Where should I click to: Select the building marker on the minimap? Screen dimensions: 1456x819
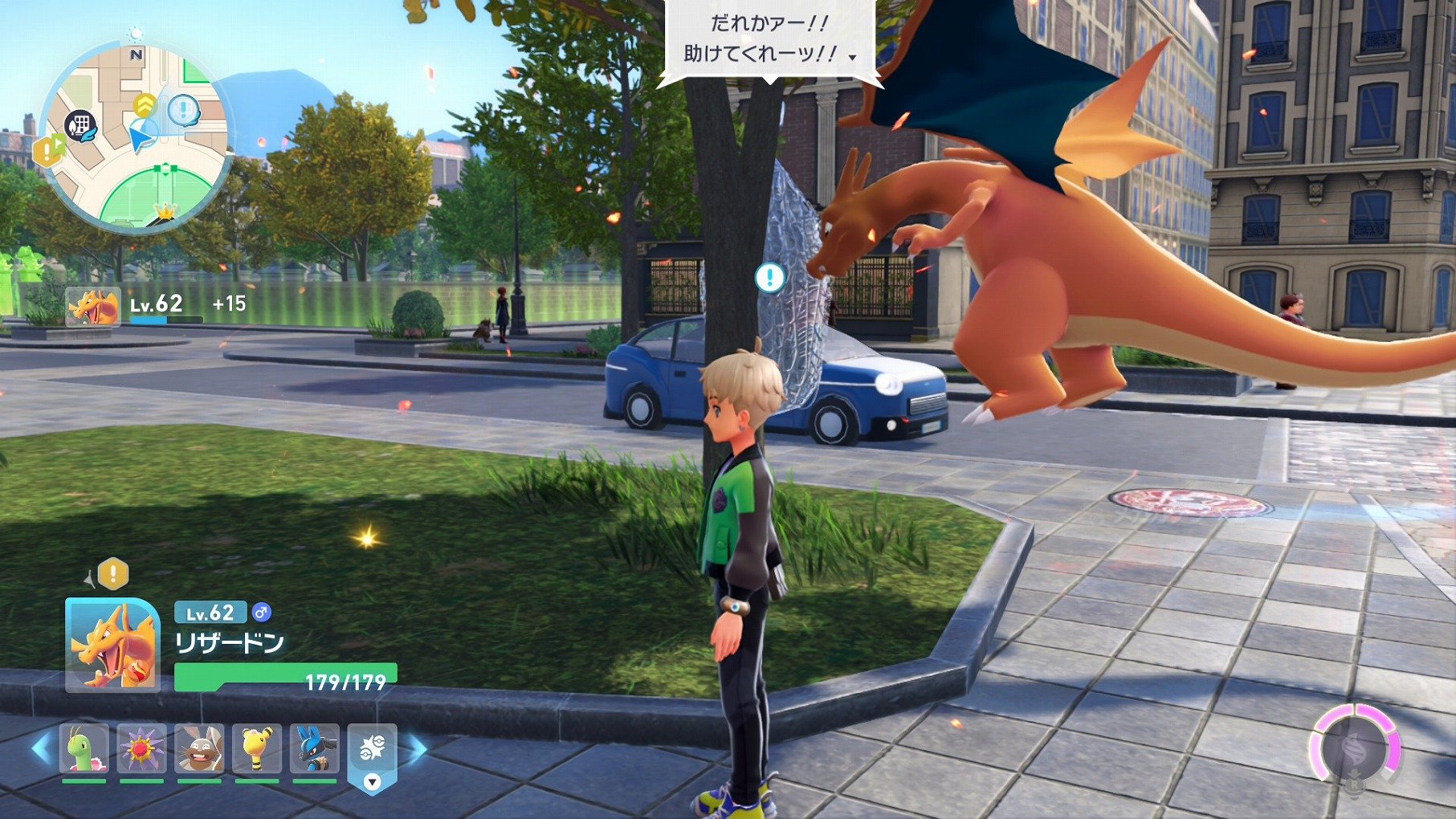point(80,126)
